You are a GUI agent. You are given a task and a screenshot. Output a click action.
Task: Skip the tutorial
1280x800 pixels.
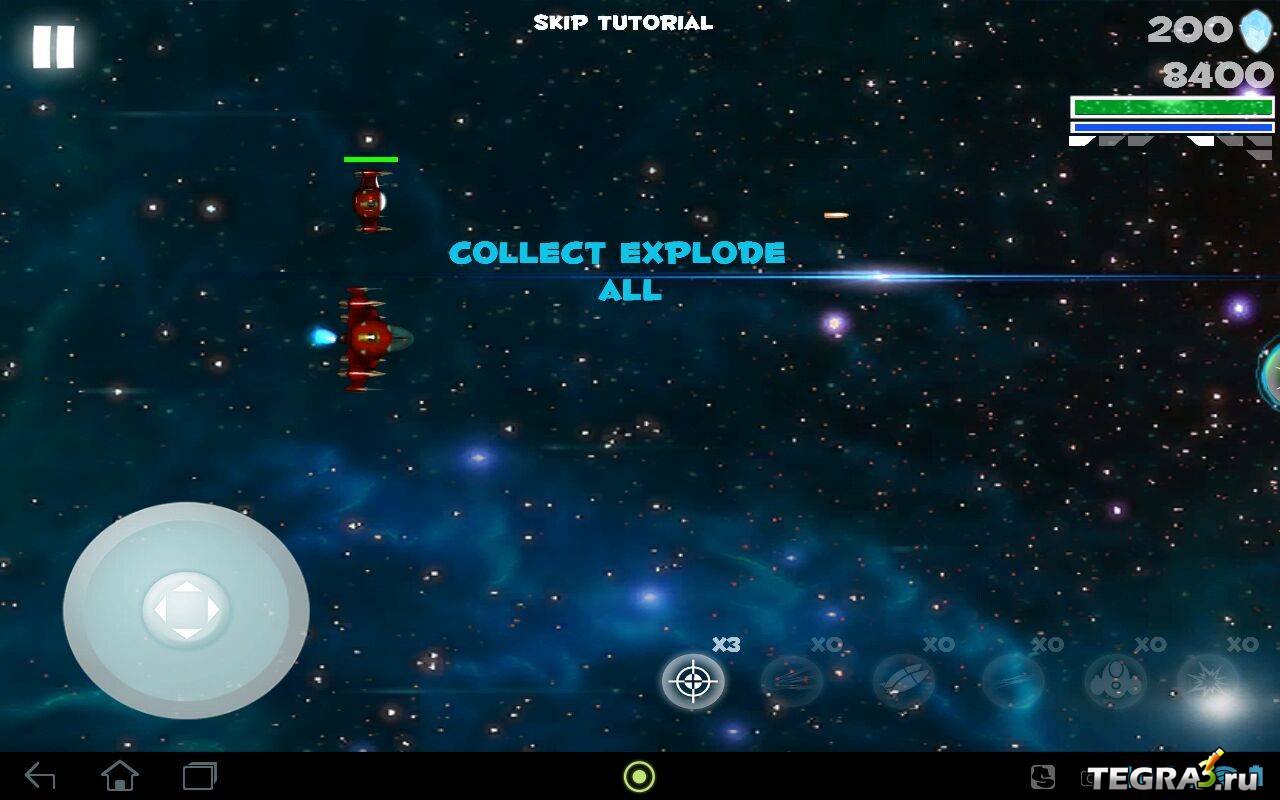[623, 23]
